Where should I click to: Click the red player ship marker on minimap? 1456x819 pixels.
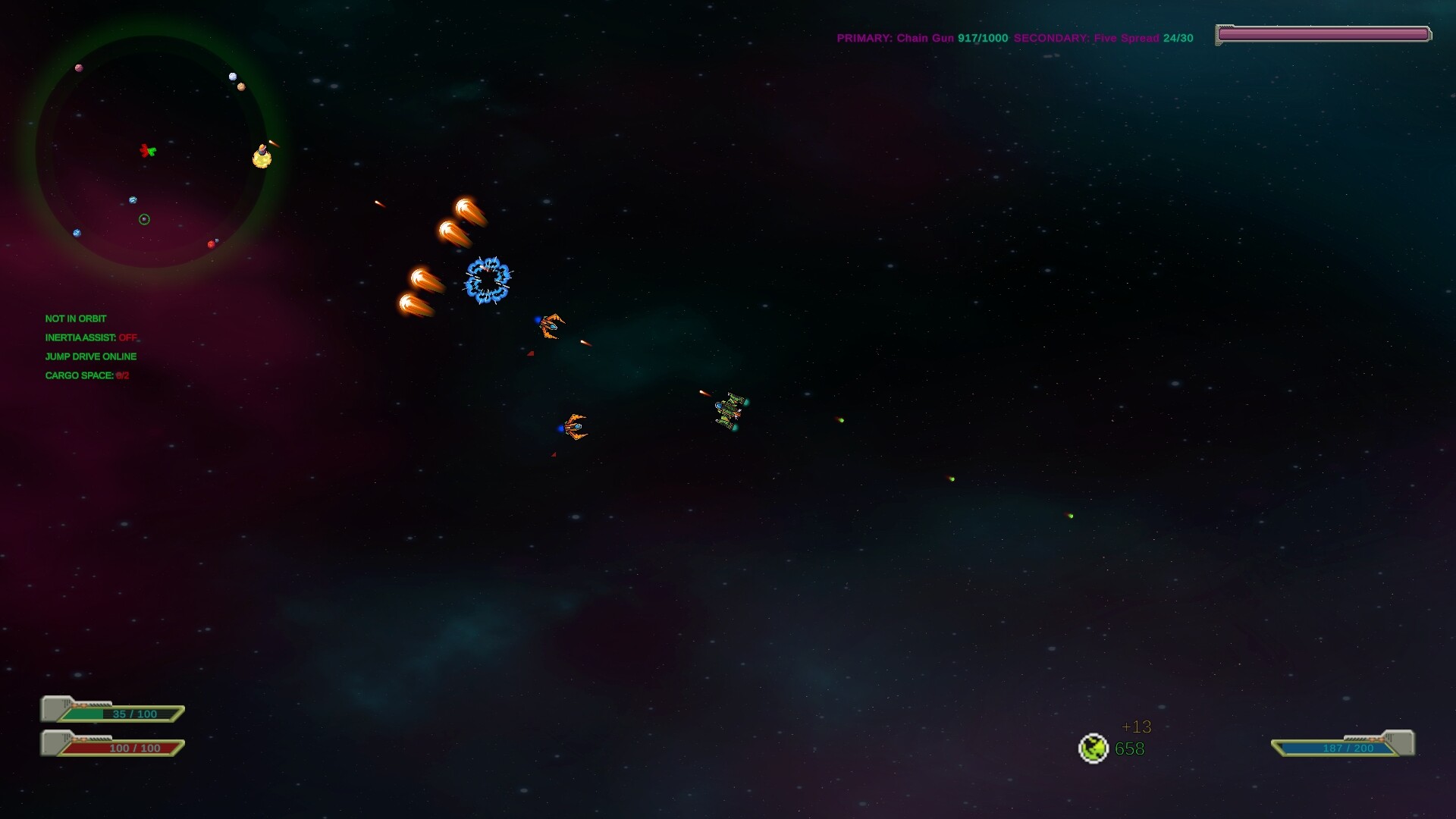click(x=146, y=151)
